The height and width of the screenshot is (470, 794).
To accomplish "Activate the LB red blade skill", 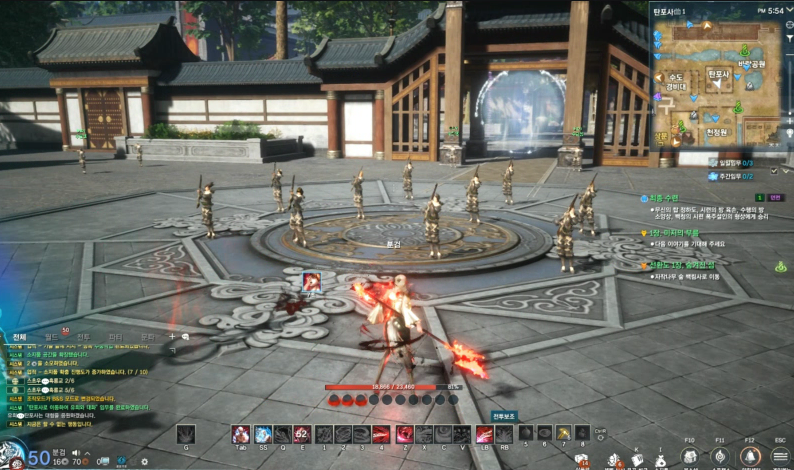I will pos(484,434).
